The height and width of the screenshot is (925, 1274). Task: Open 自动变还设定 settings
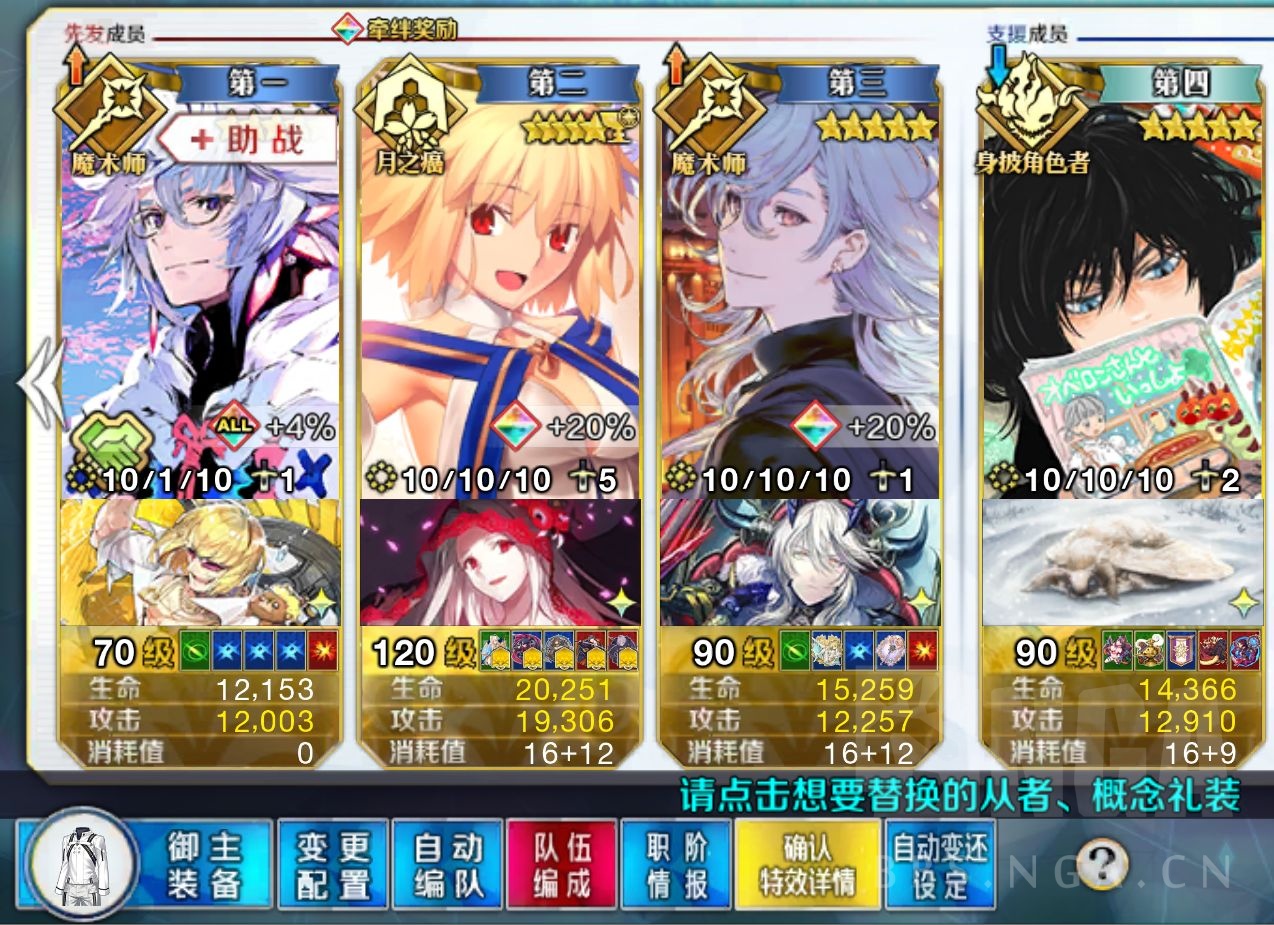pyautogui.click(x=940, y=865)
